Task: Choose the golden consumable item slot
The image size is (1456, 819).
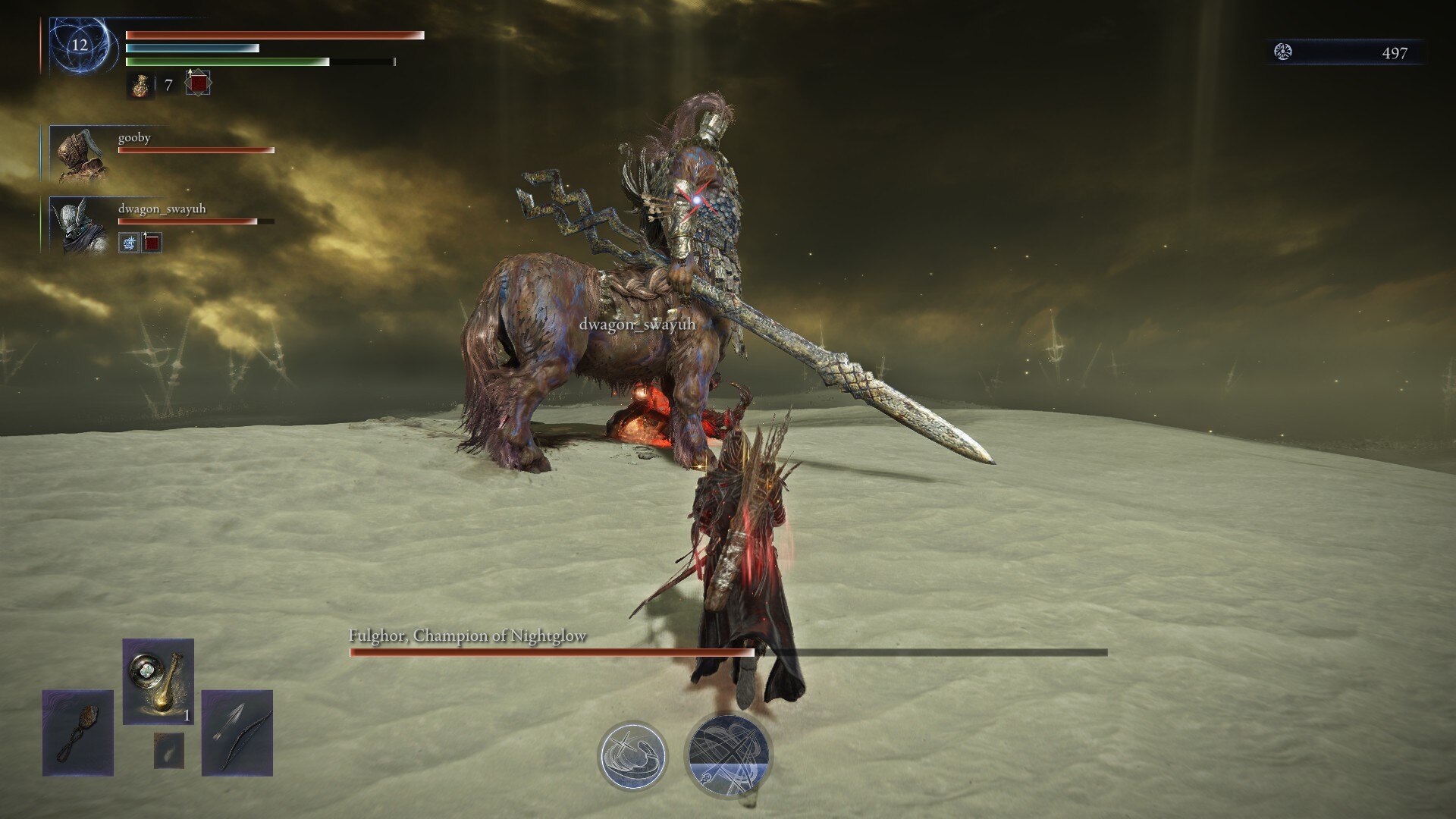Action: 158,681
